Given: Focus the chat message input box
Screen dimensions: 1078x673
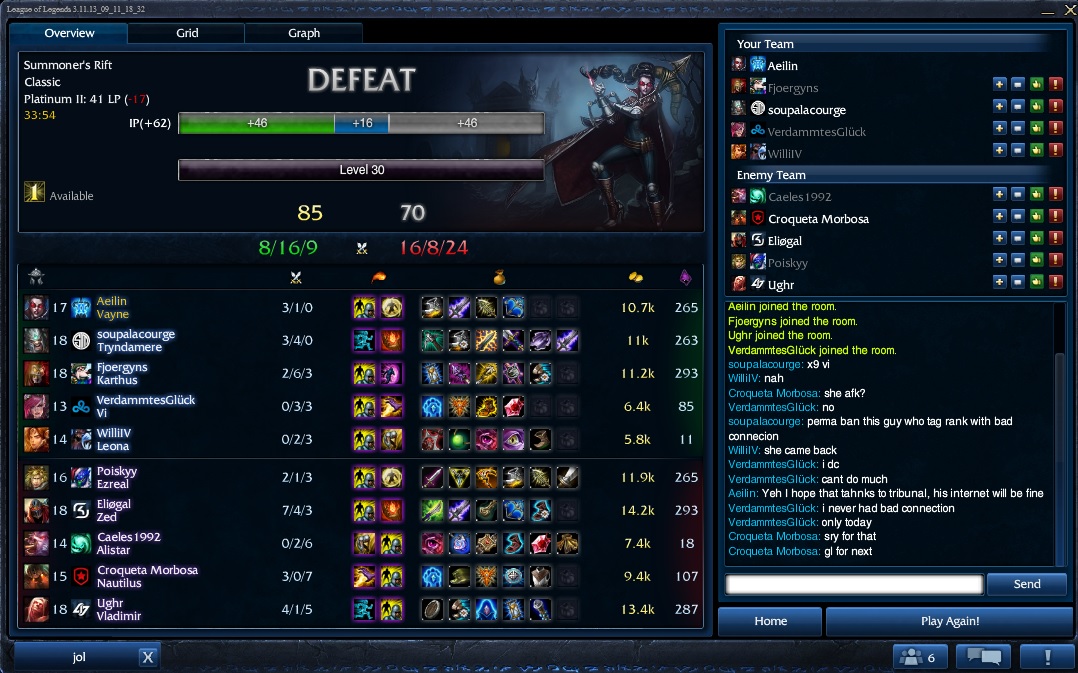Looking at the screenshot, I should (x=854, y=584).
